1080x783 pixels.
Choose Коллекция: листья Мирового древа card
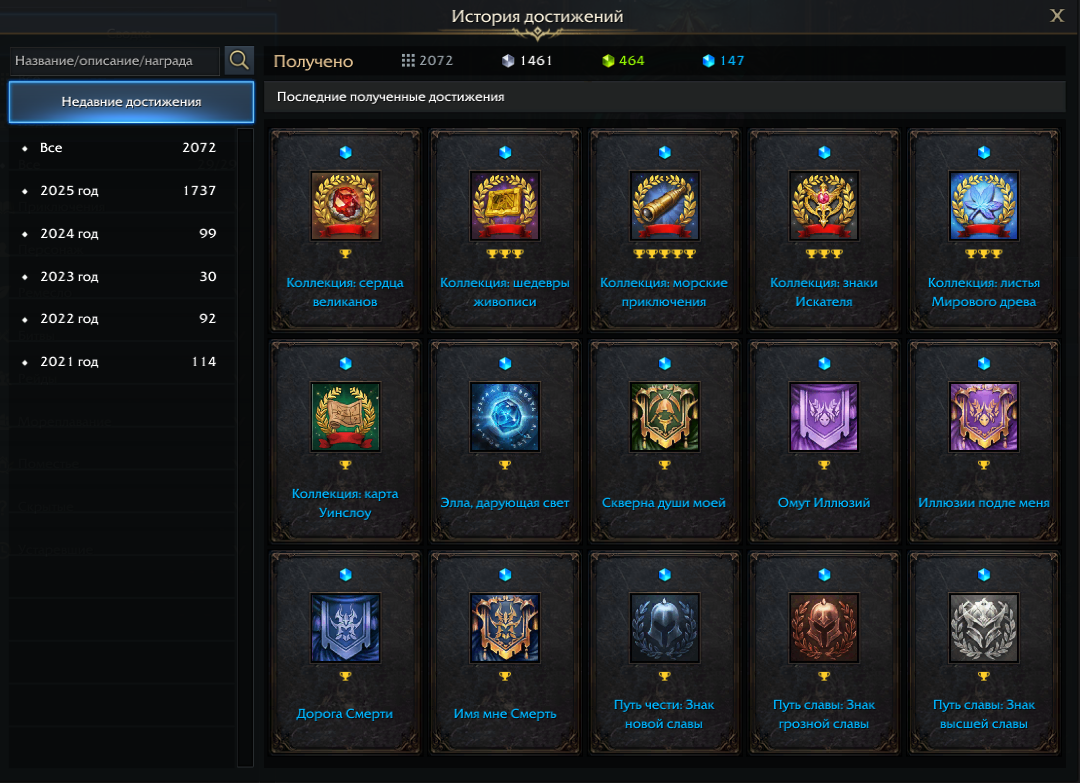(x=984, y=230)
